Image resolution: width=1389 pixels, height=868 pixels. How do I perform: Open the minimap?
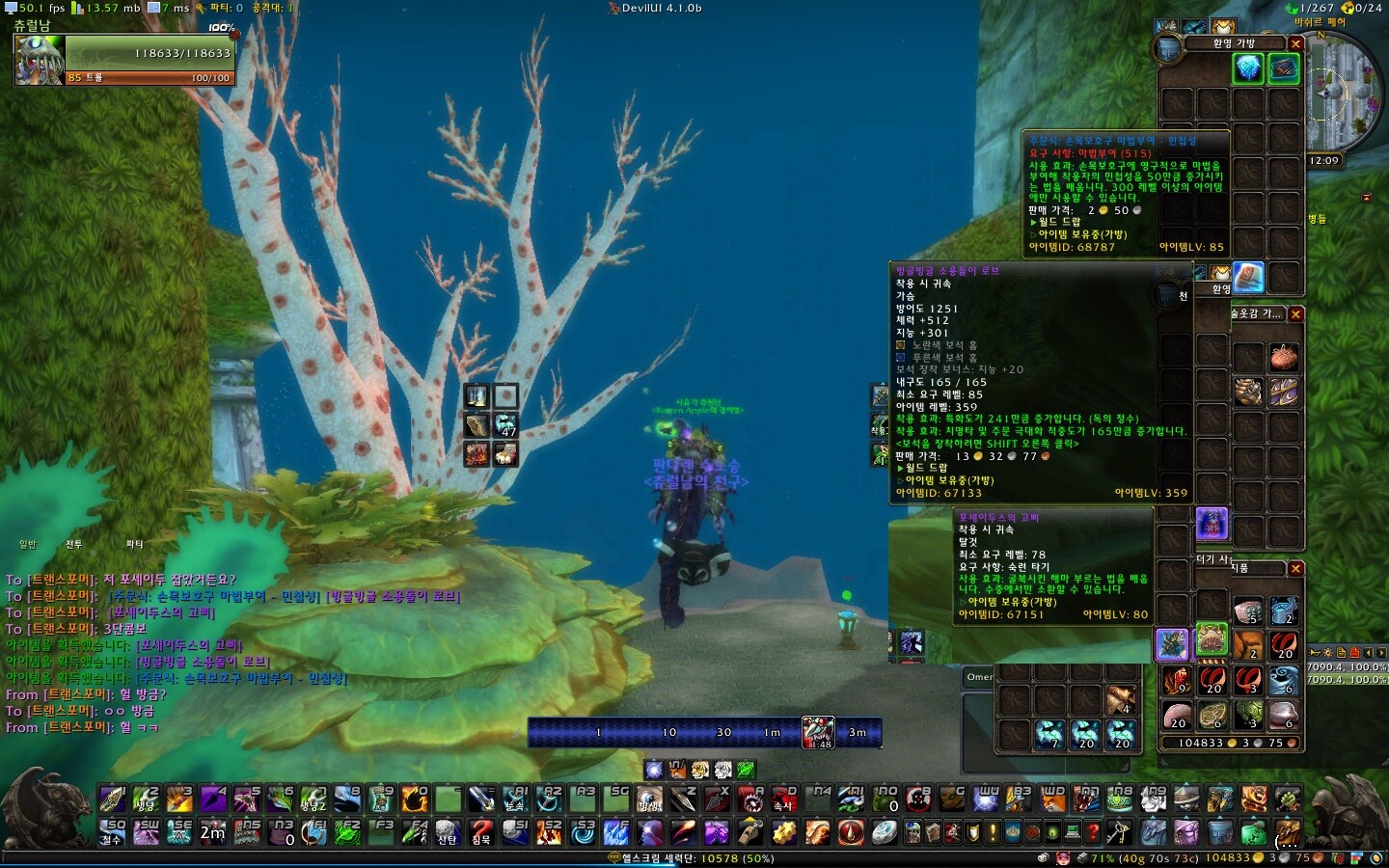tap(1344, 92)
